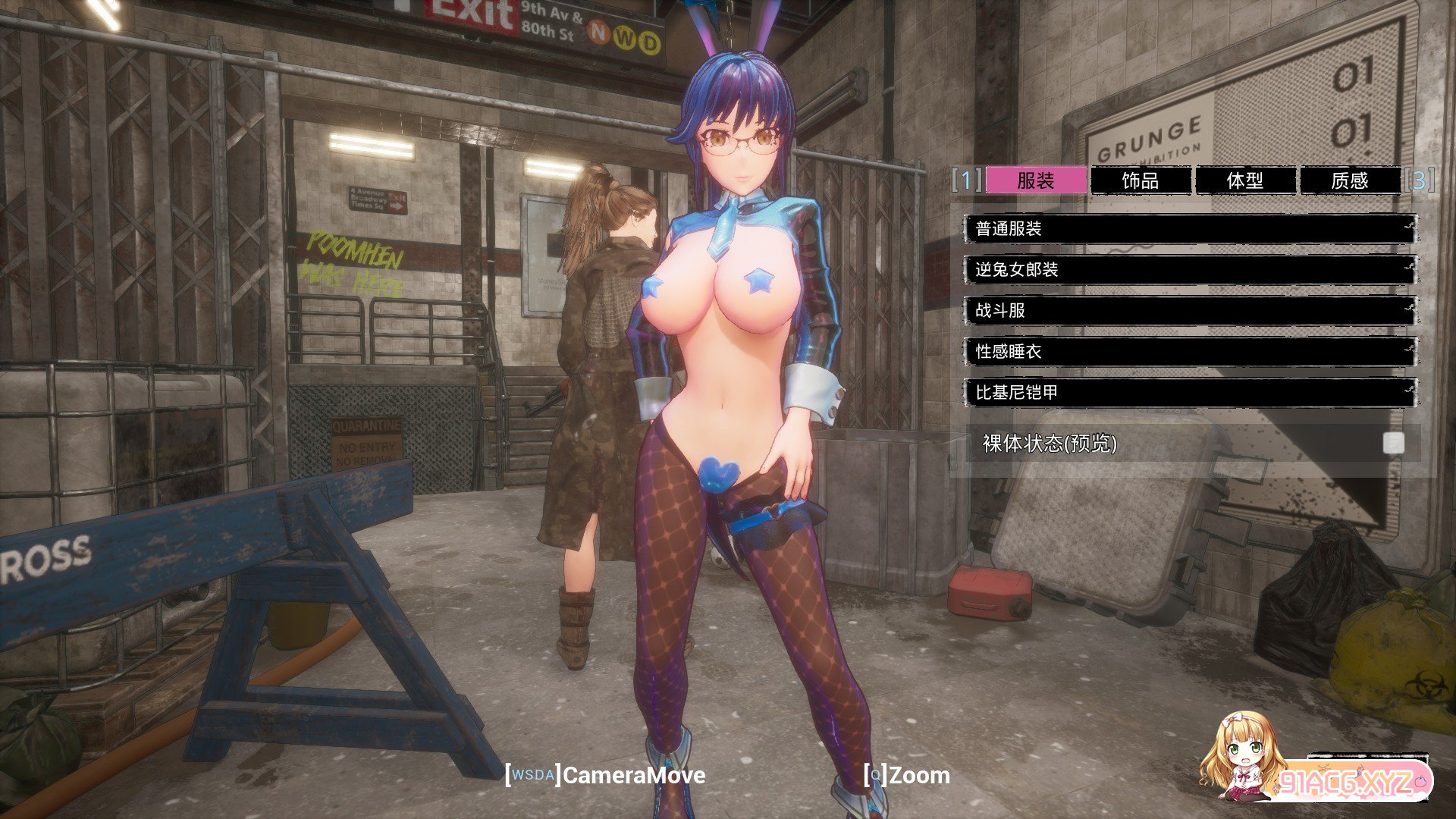This screenshot has height=819, width=1456.
Task: Select the 逆兔女郎装 outfit entry
Action: [1189, 270]
